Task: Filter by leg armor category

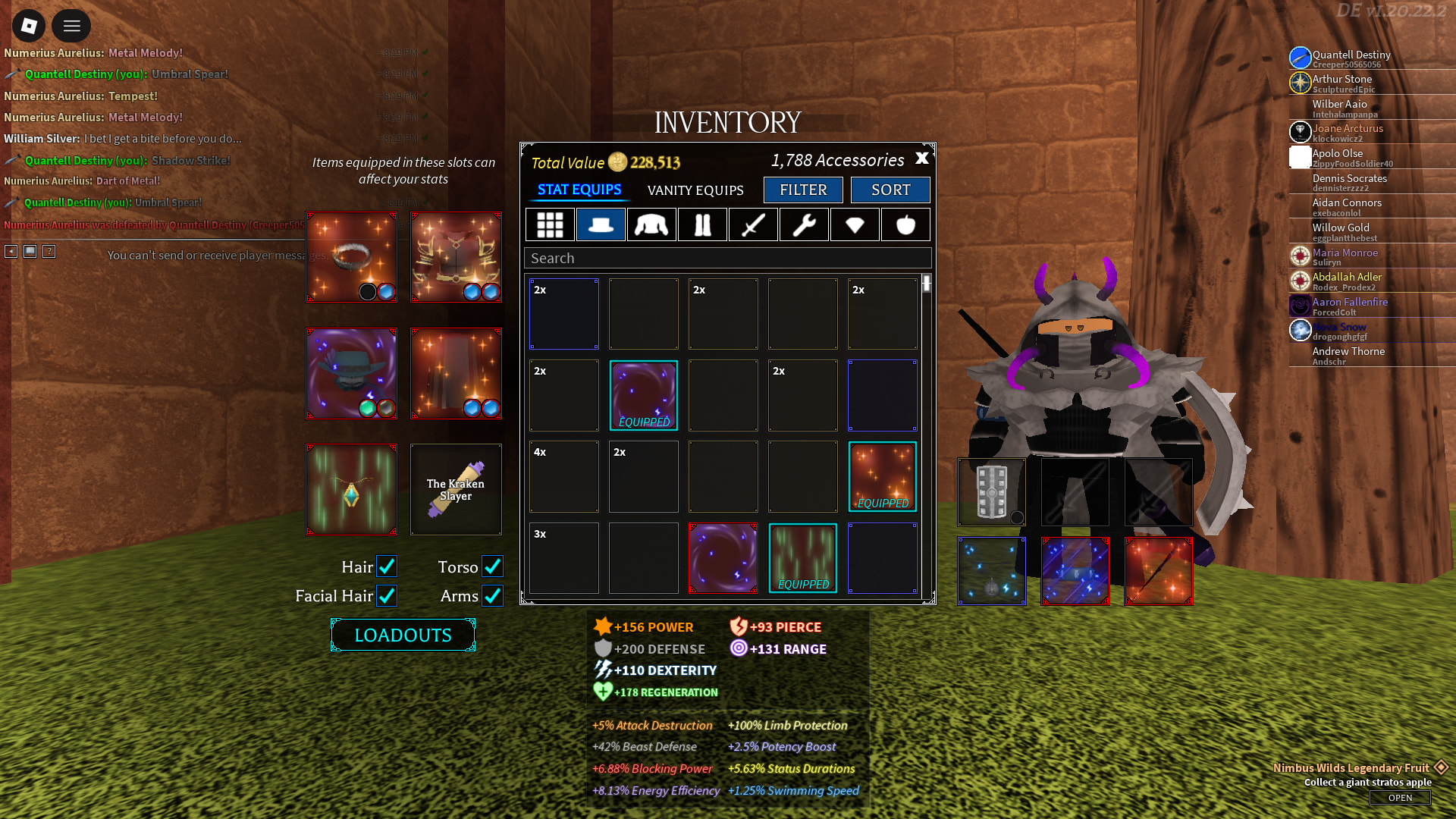Action: pos(702,224)
